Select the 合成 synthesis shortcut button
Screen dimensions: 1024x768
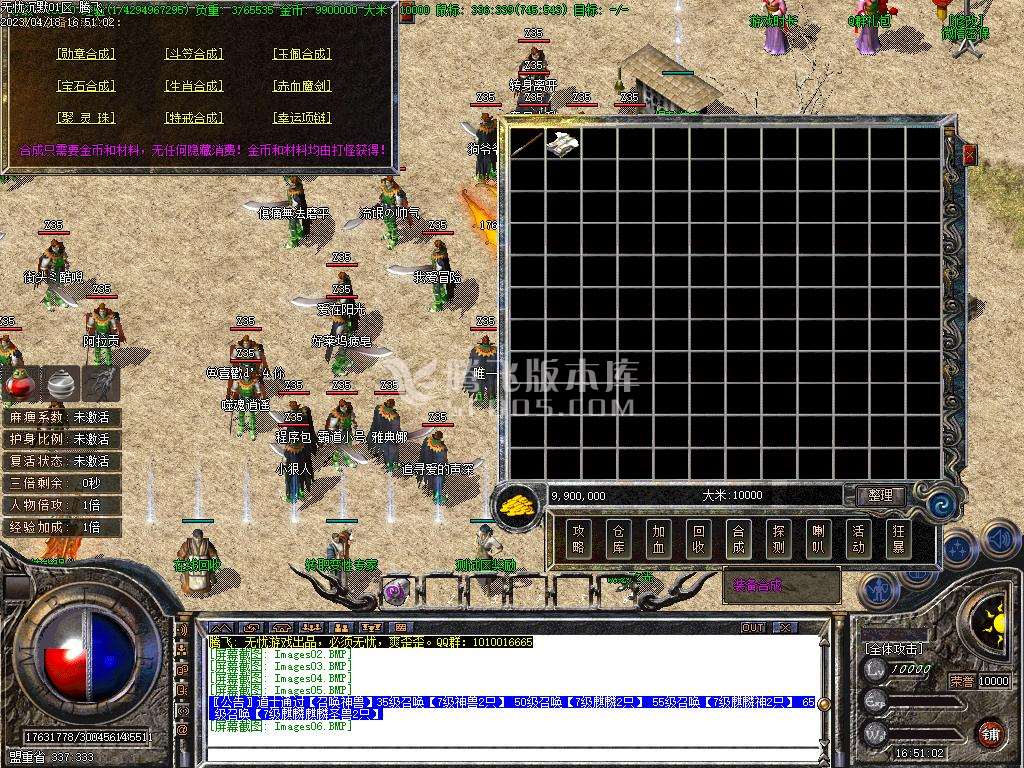(738, 540)
